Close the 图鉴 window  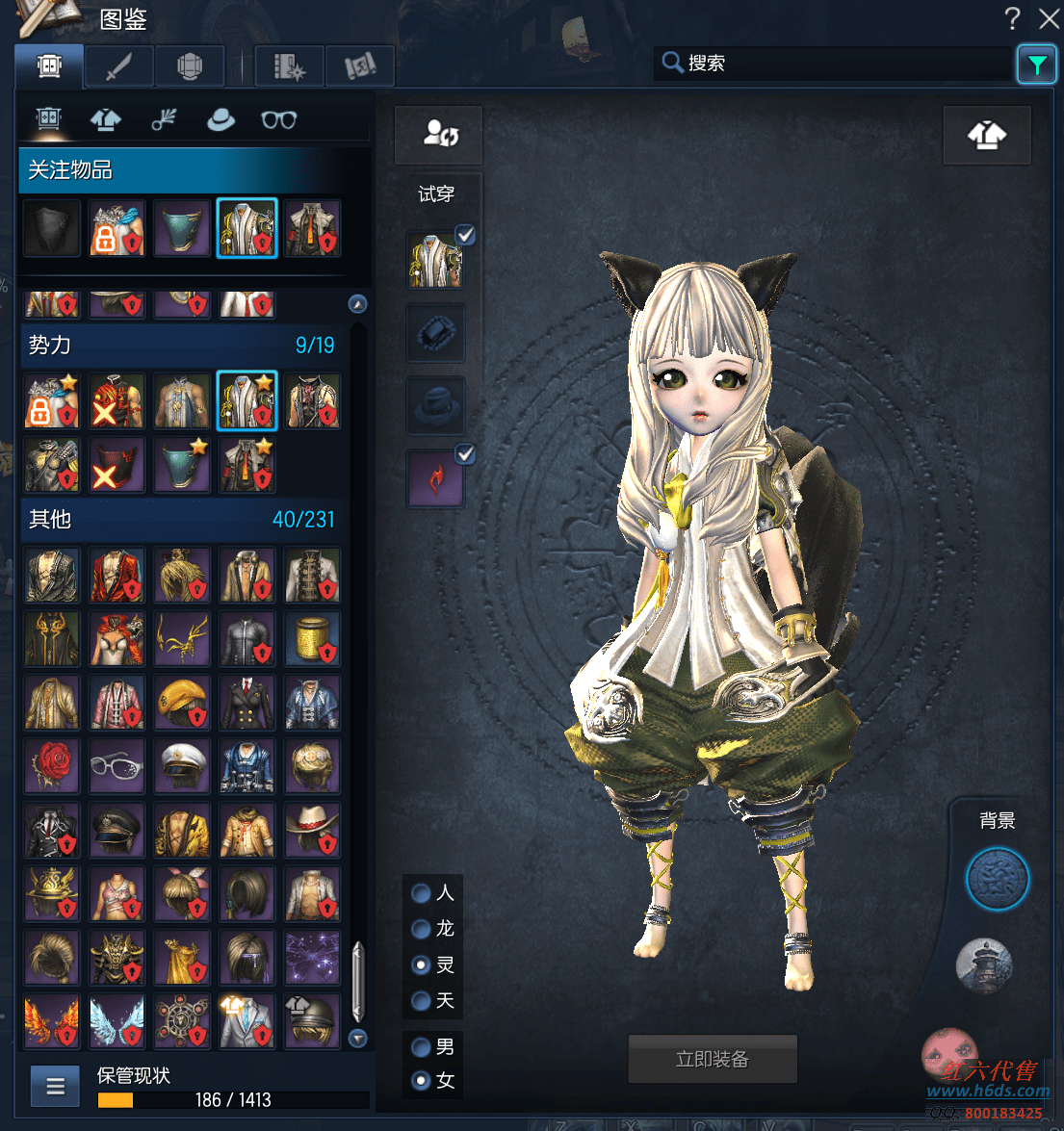pyautogui.click(x=1049, y=18)
